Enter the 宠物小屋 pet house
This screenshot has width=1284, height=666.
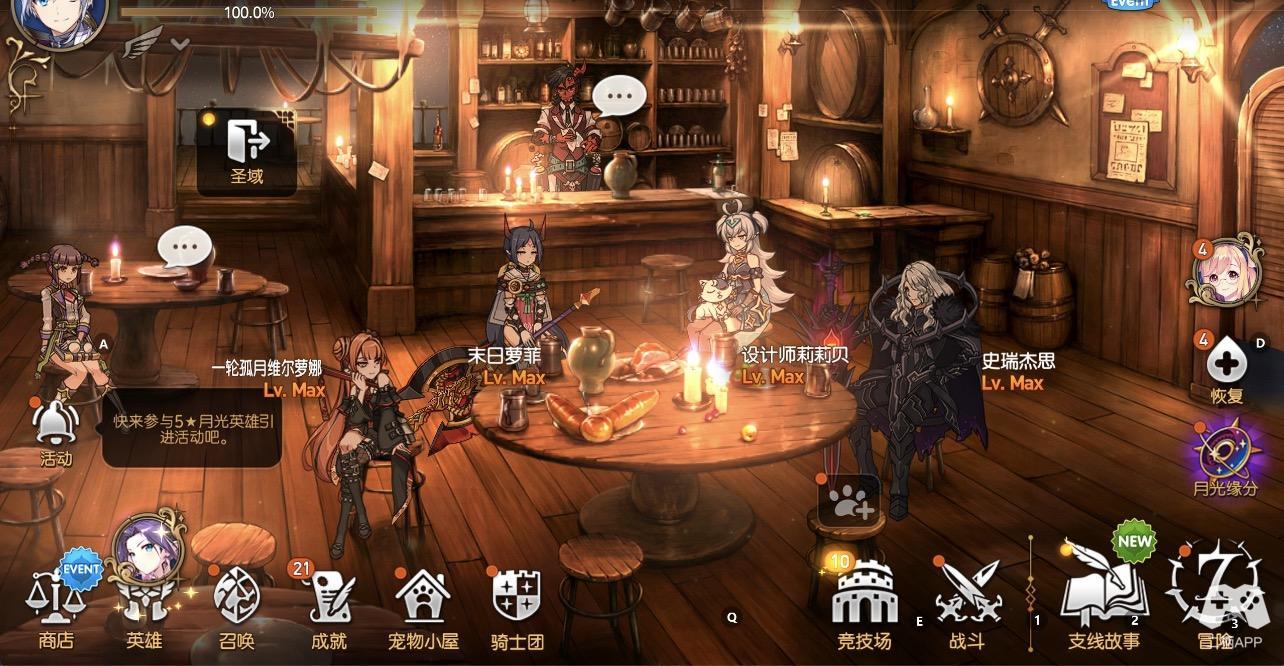coord(422,606)
